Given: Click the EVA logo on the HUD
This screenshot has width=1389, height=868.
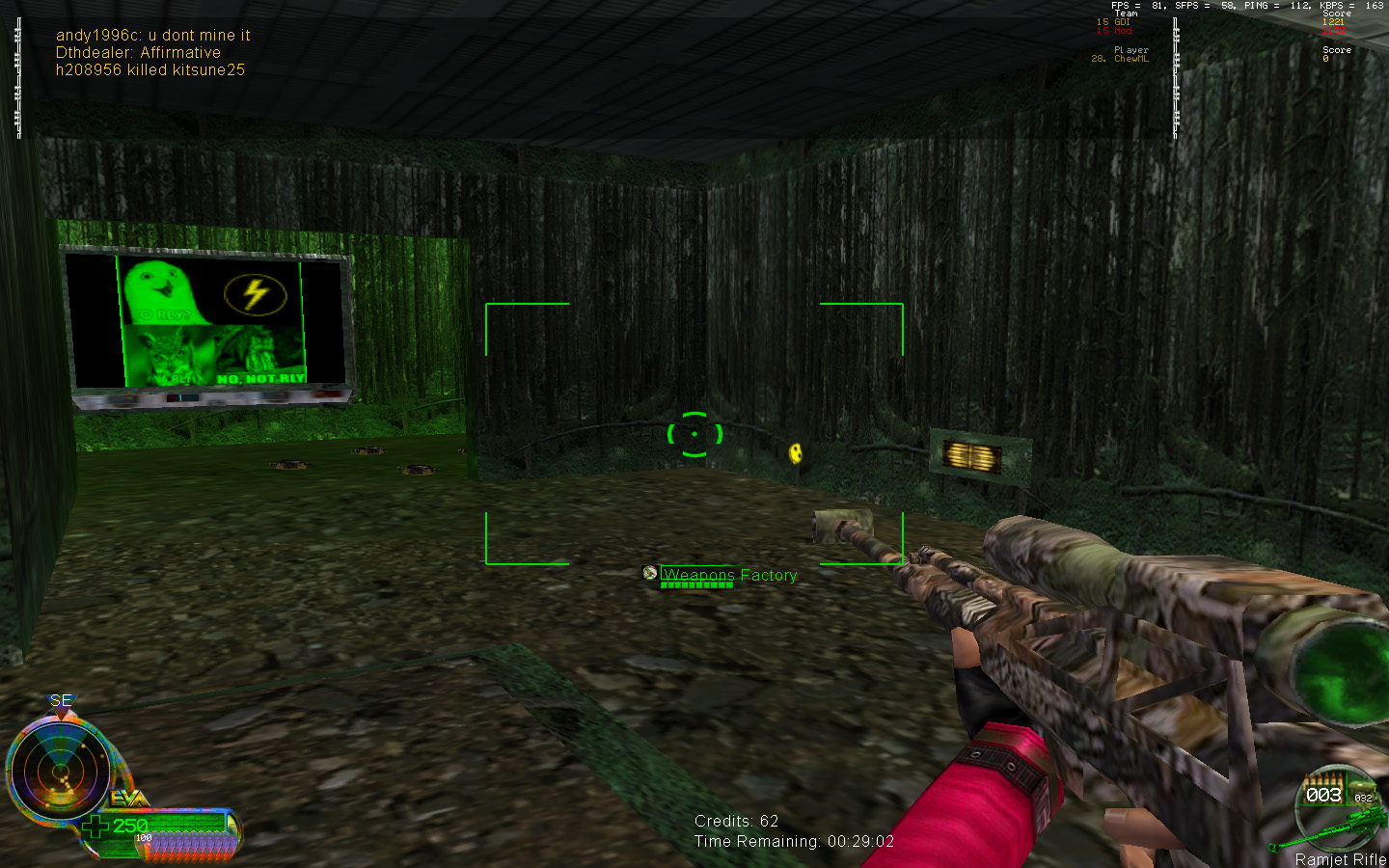Looking at the screenshot, I should (x=128, y=799).
